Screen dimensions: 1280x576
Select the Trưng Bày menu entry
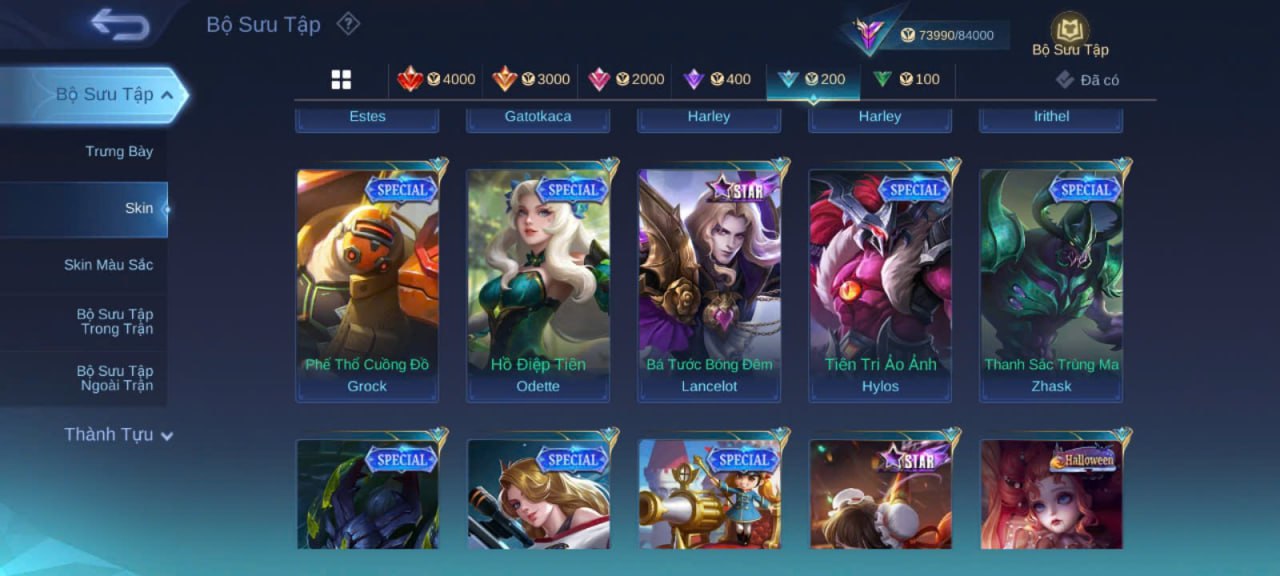[x=119, y=152]
